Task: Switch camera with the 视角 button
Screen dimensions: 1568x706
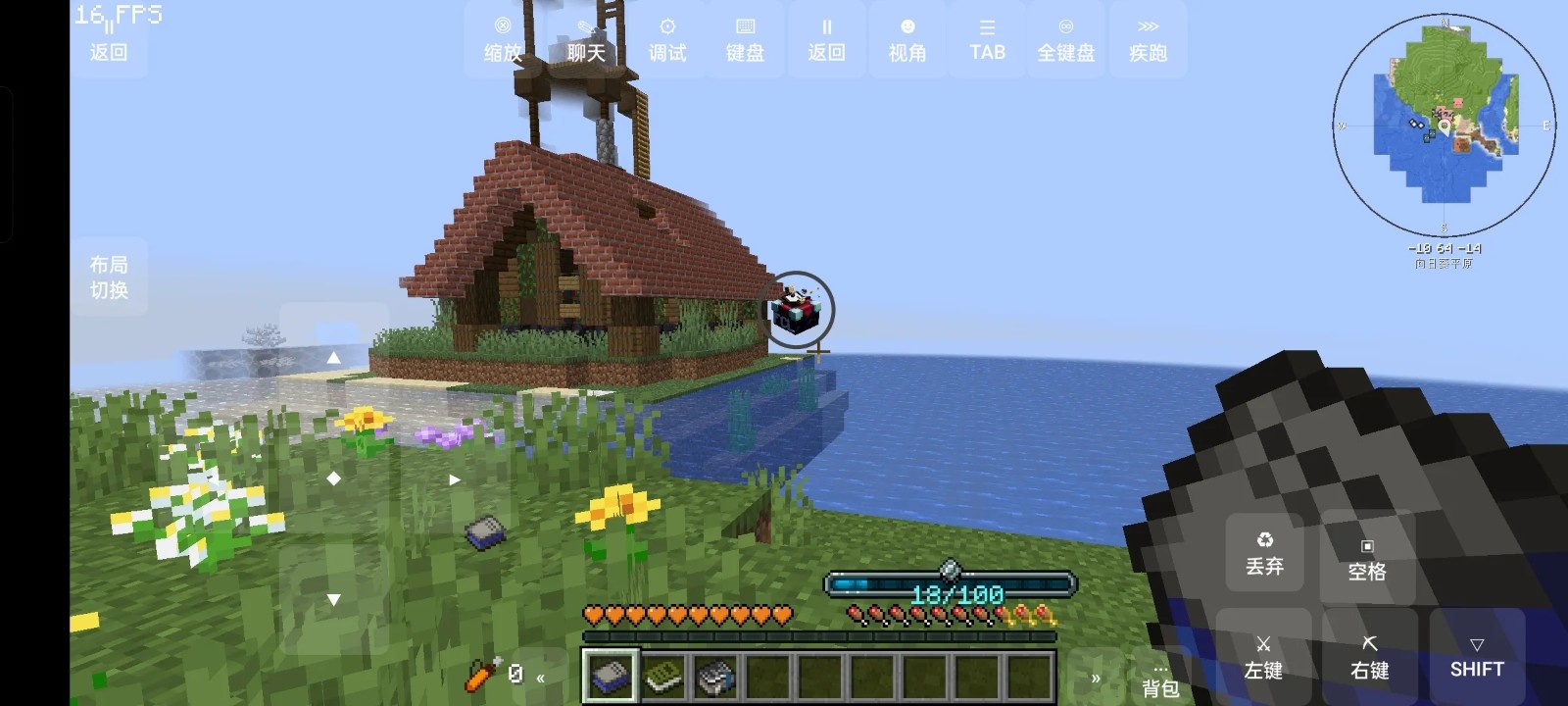Action: click(907, 40)
